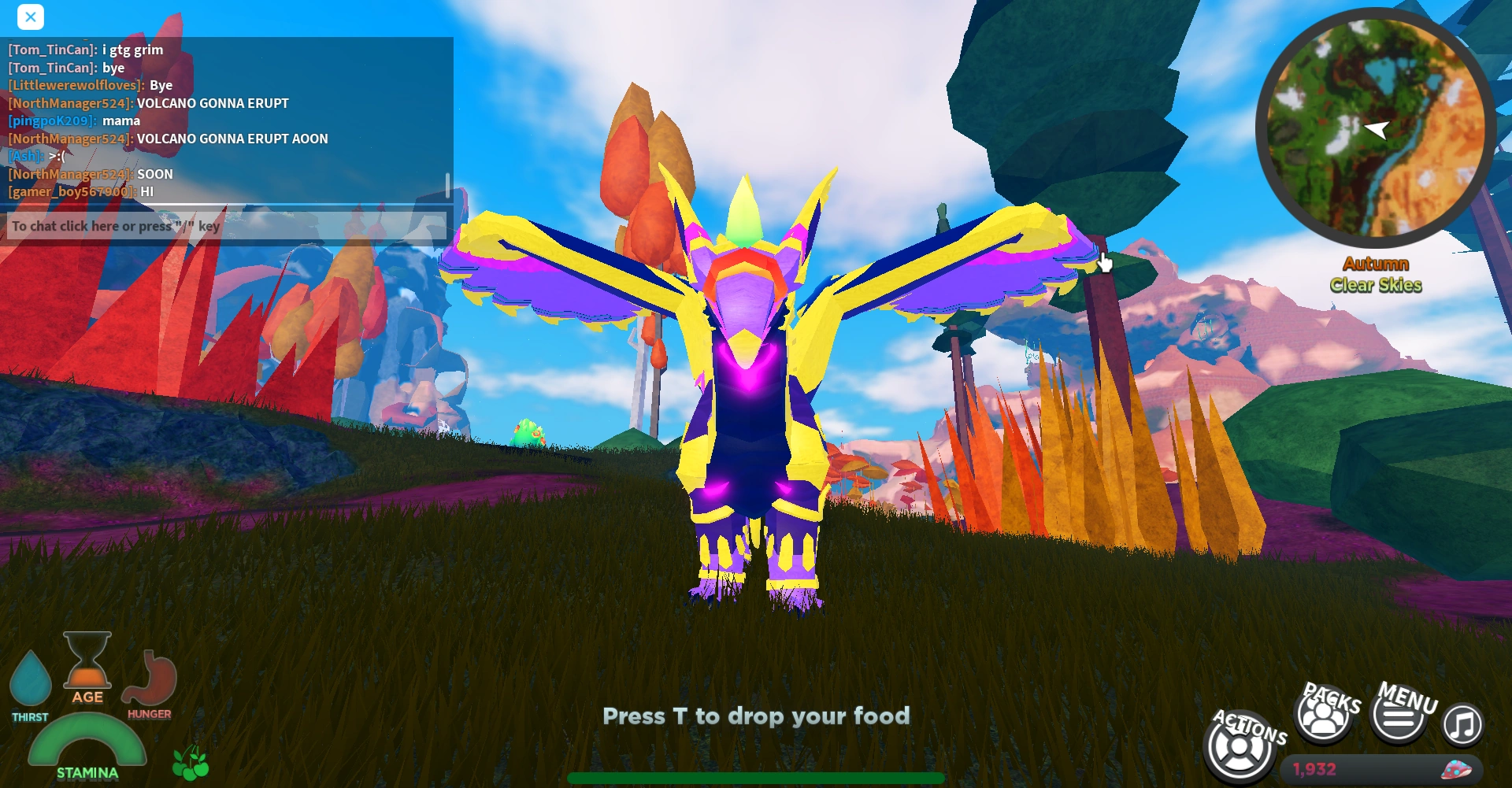Image resolution: width=1512 pixels, height=788 pixels.
Task: Close the chat window
Action: coord(31,17)
